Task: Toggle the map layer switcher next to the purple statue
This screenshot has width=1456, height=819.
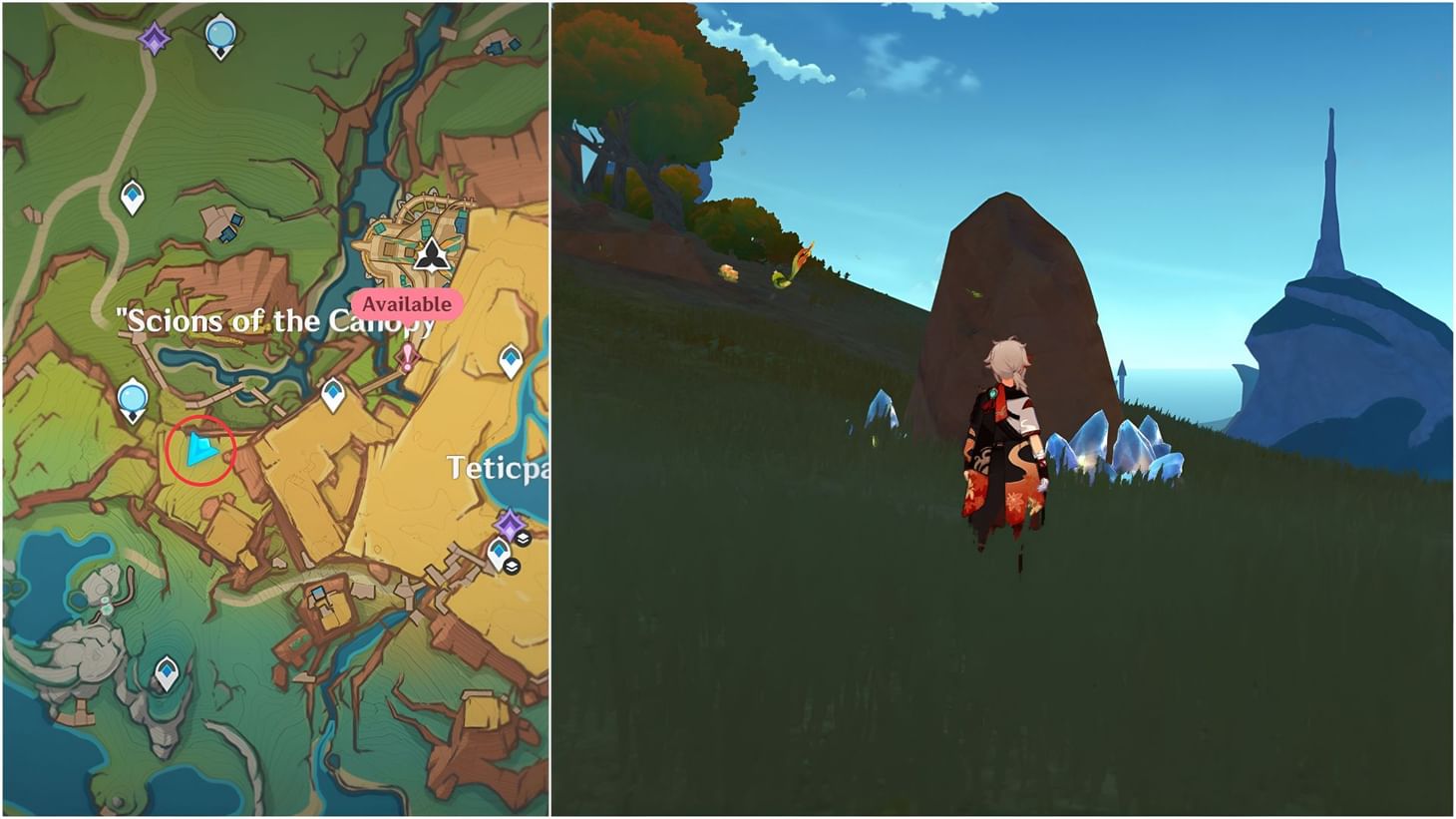Action: click(524, 536)
